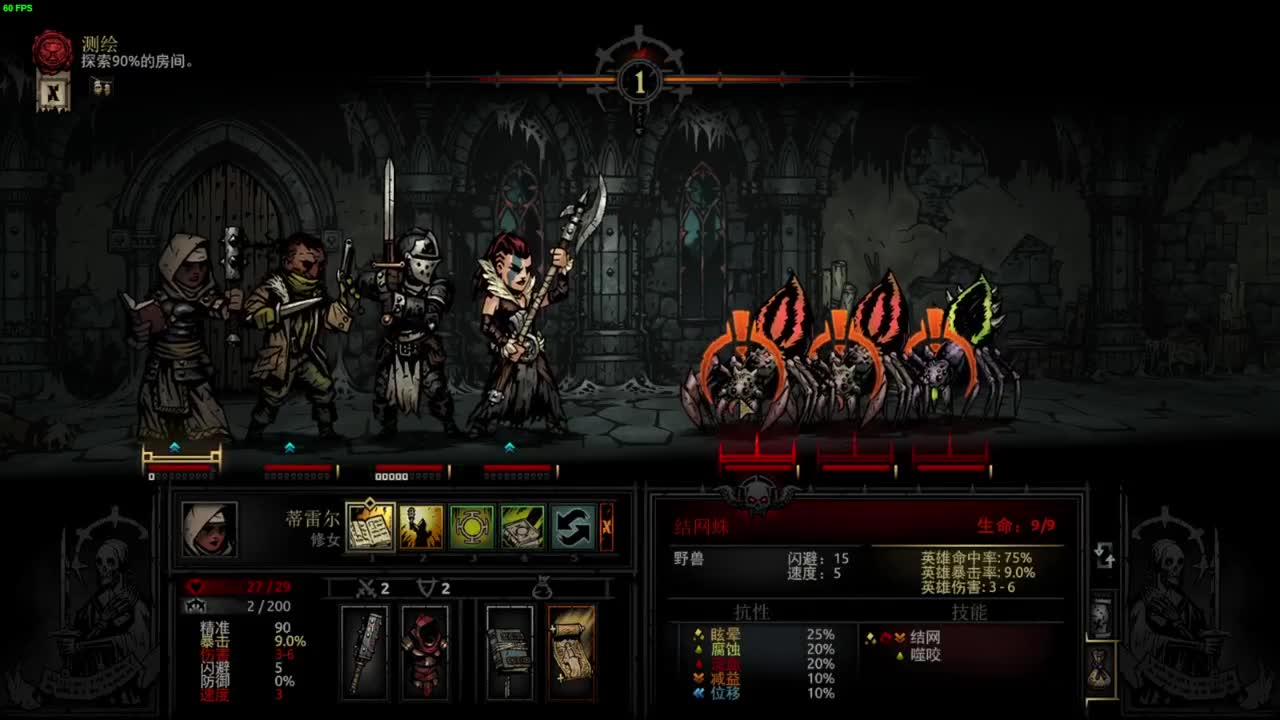Screen dimensions: 1280x720
Task: Open the vestal hero portrait
Action: point(210,529)
